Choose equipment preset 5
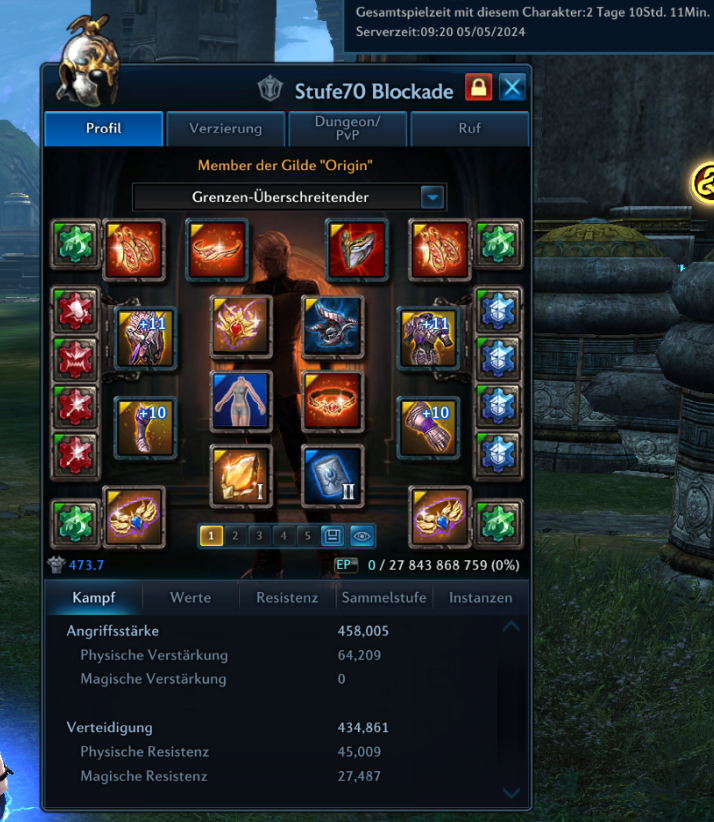Viewport: 714px width, 822px height. click(x=308, y=536)
